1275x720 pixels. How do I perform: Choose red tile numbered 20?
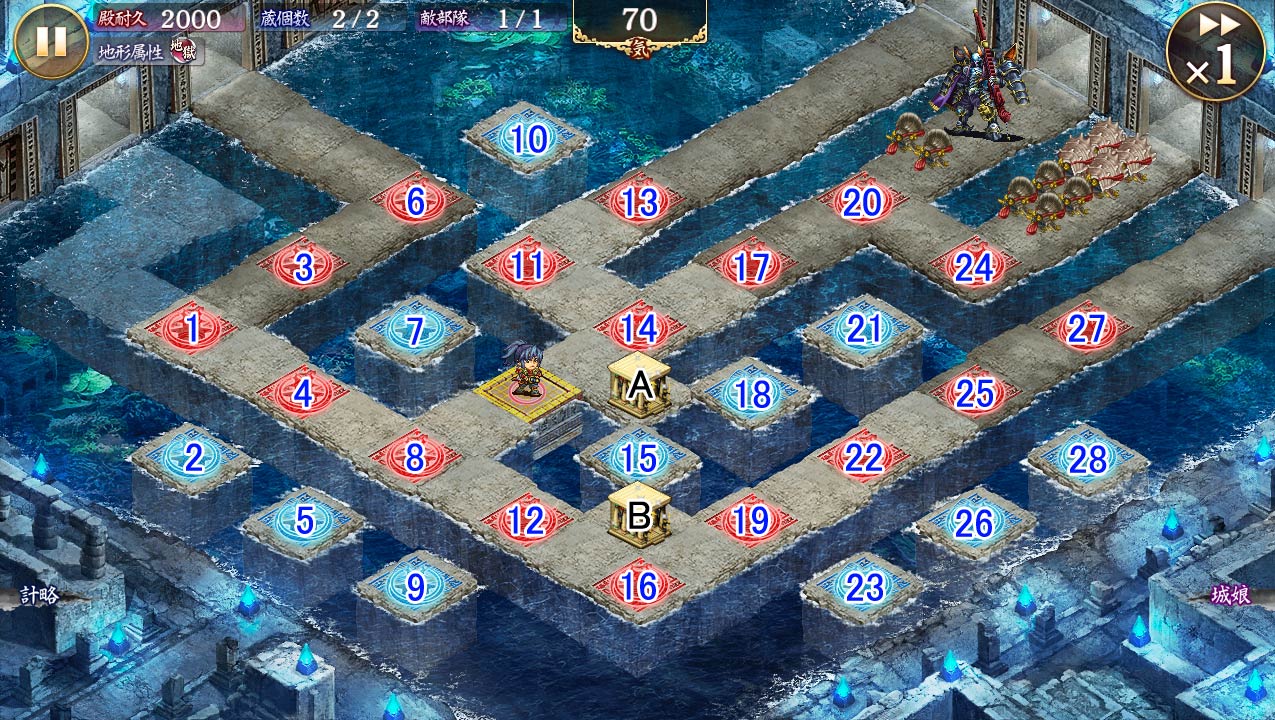[x=862, y=203]
